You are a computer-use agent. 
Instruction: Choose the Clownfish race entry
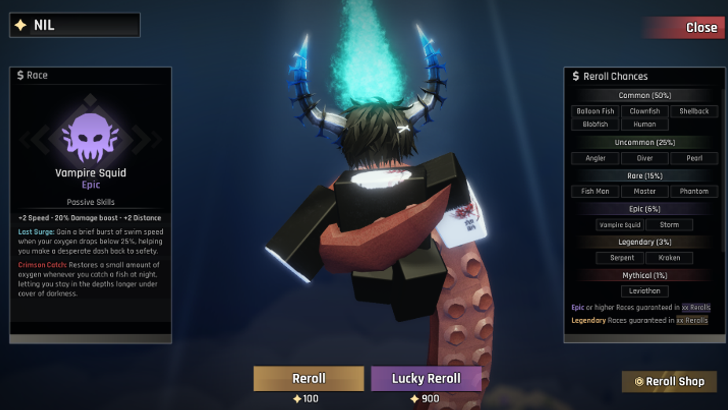(x=644, y=111)
